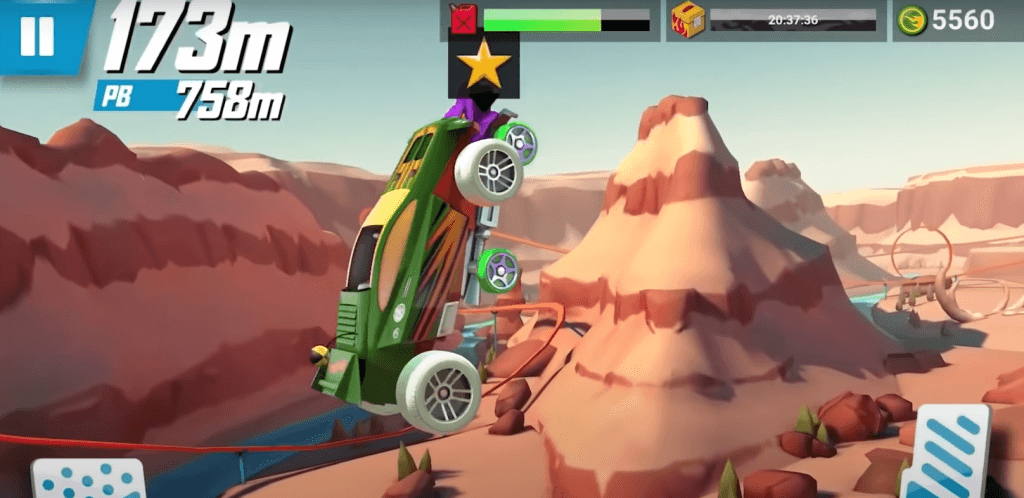Tap the brake pedal with dotted pattern
Image resolution: width=1024 pixels, height=498 pixels.
[88, 479]
